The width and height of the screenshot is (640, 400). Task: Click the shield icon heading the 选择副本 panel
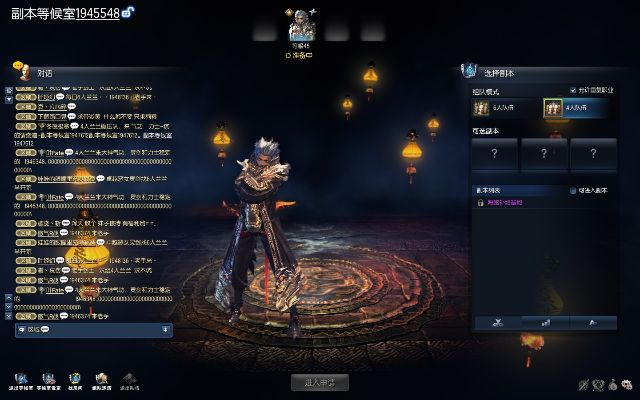pyautogui.click(x=468, y=70)
